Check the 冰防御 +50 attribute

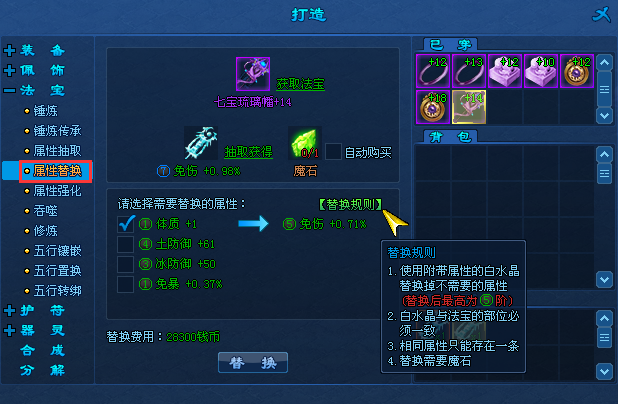(x=126, y=264)
